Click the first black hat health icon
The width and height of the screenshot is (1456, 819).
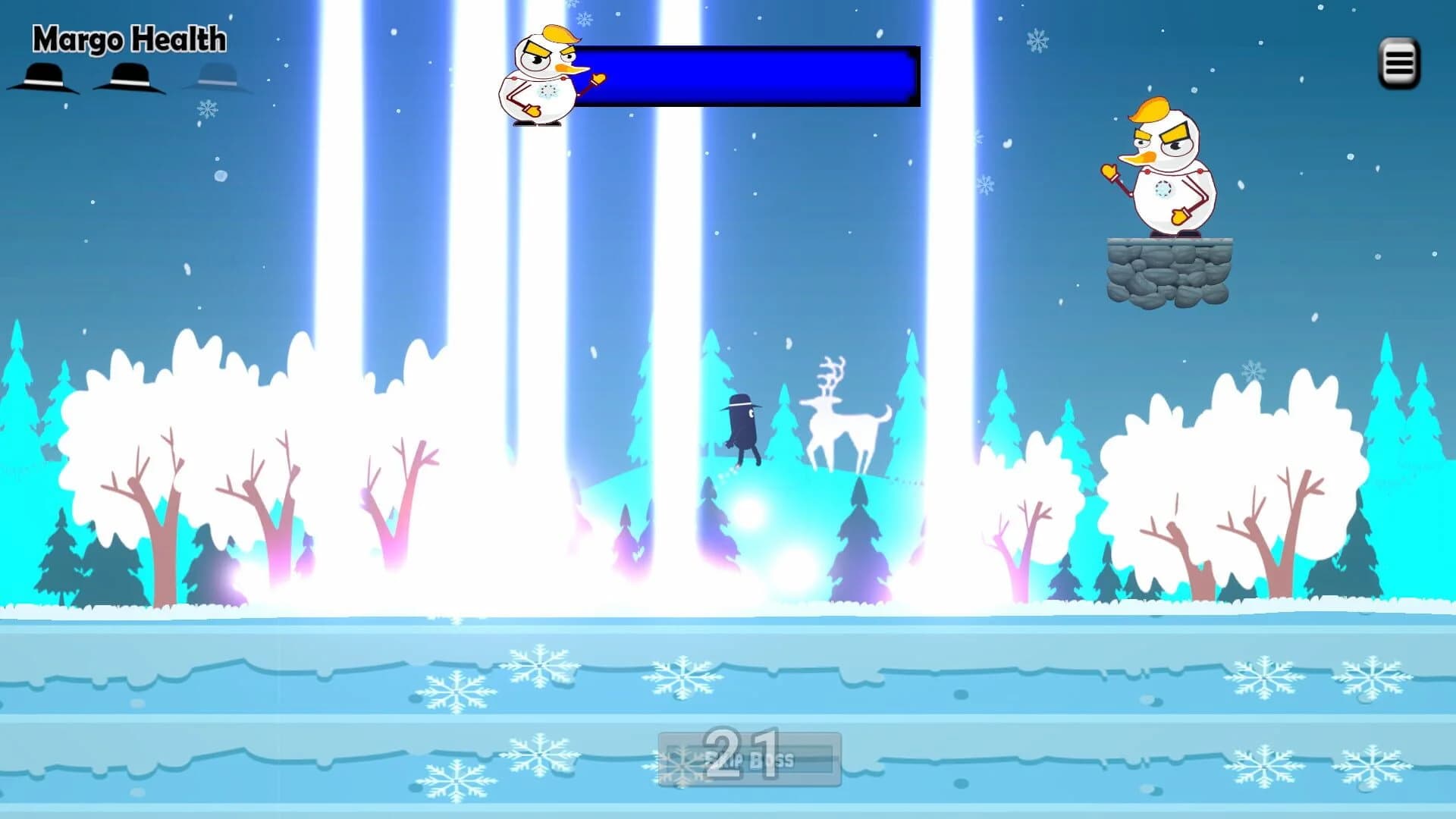(x=43, y=78)
